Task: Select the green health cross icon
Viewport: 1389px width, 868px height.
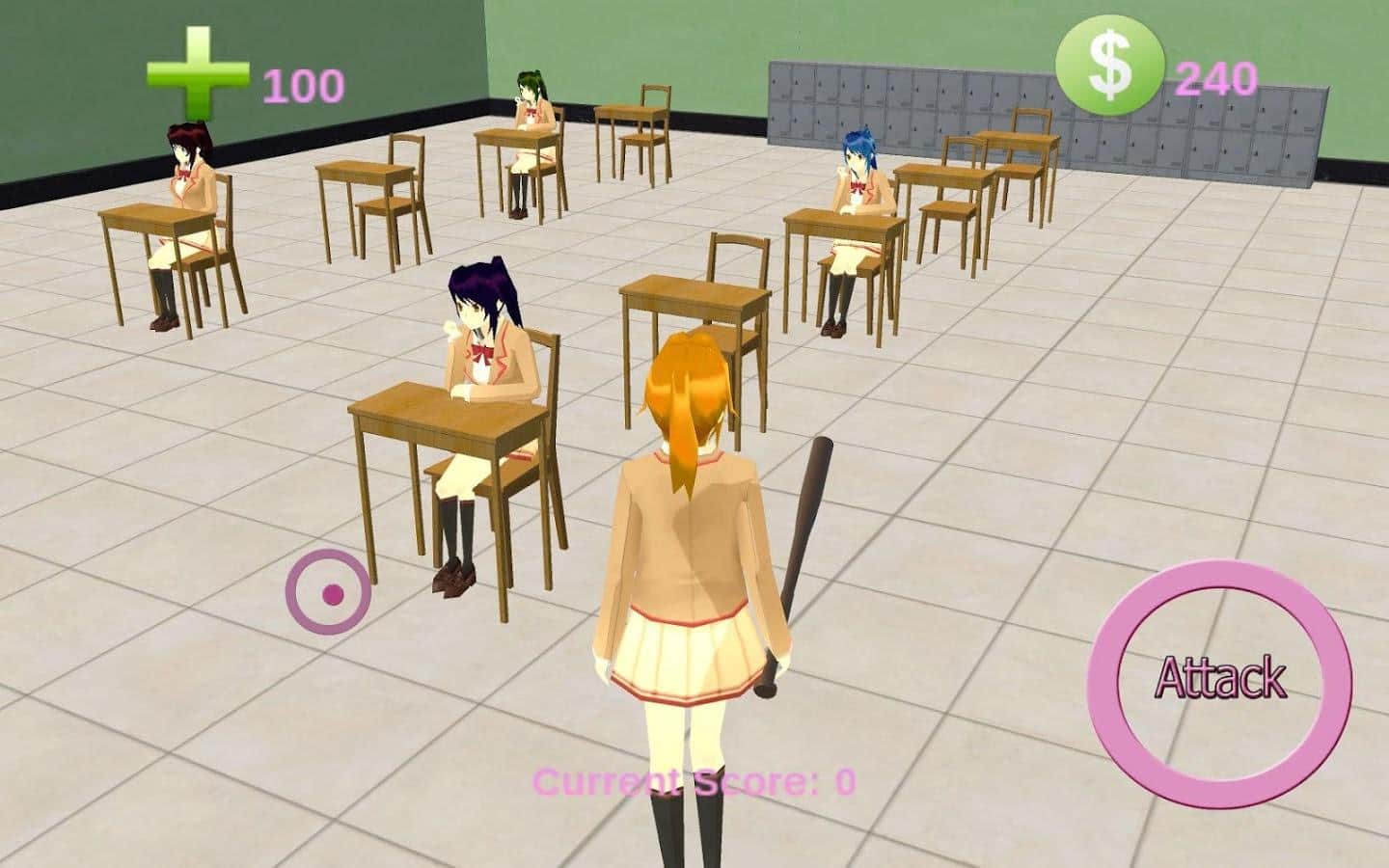Action: tap(197, 75)
